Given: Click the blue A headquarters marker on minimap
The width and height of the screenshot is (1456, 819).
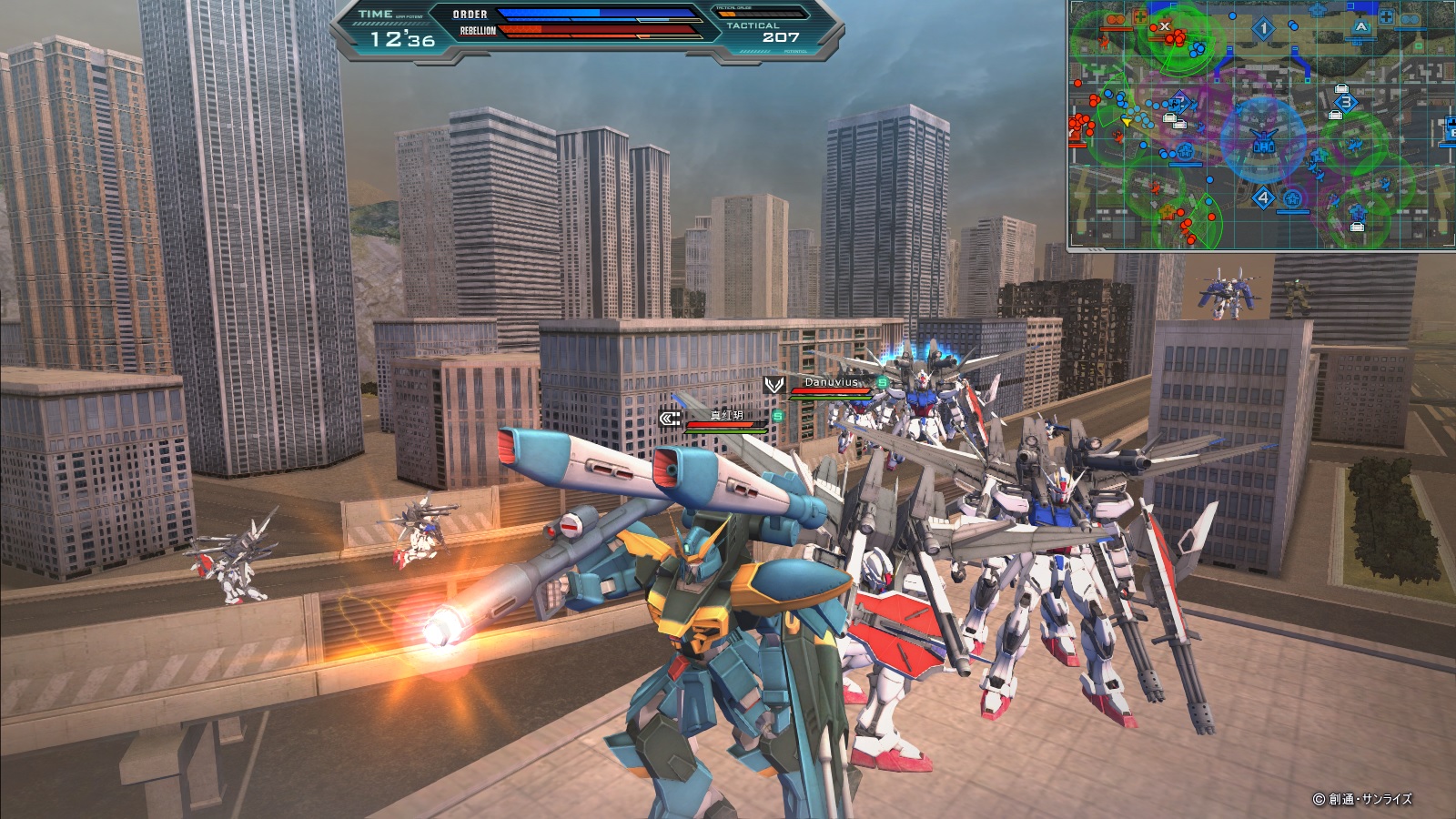Looking at the screenshot, I should click(1360, 27).
